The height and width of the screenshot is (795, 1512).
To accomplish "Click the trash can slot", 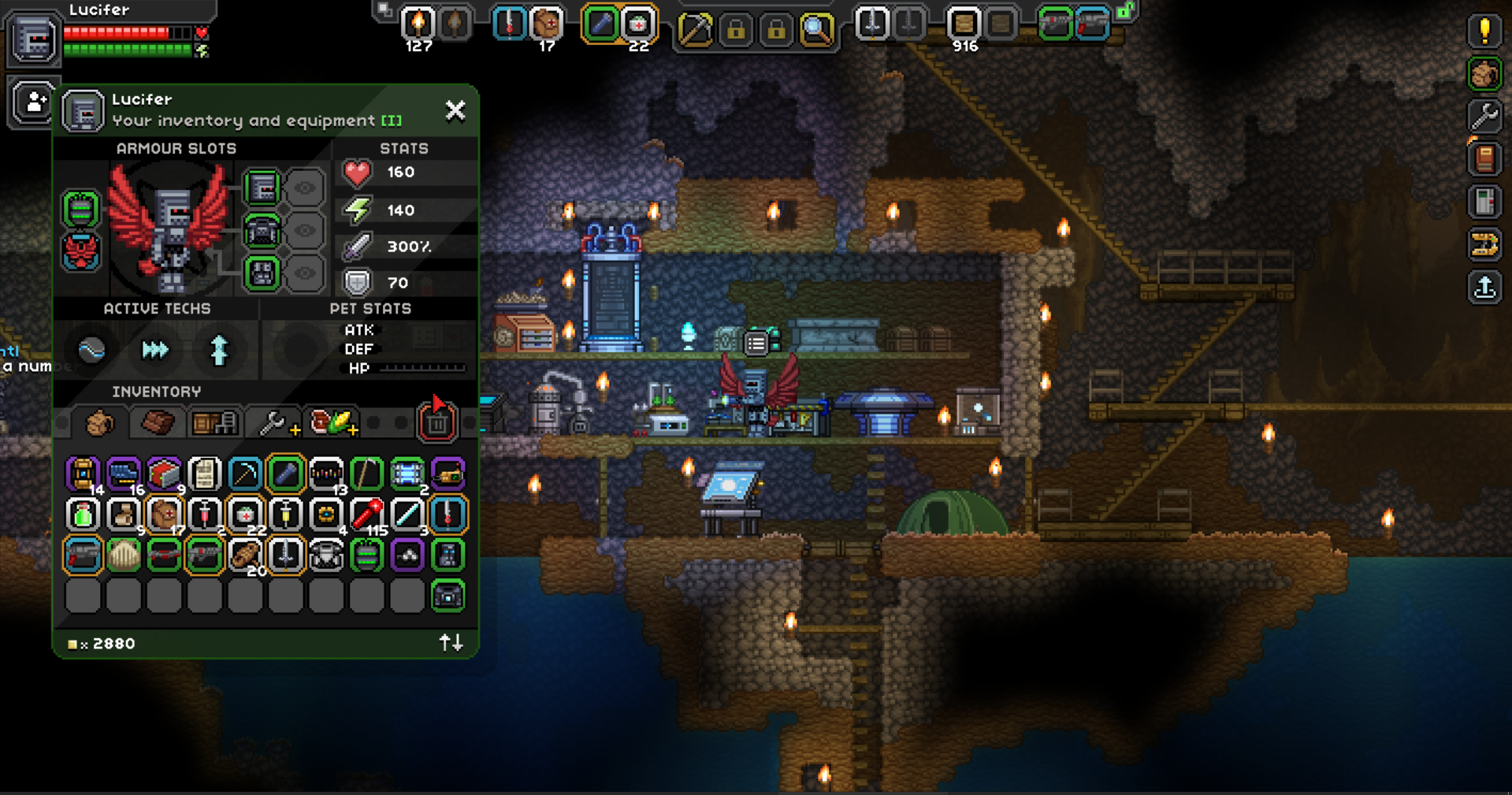I will tap(437, 423).
